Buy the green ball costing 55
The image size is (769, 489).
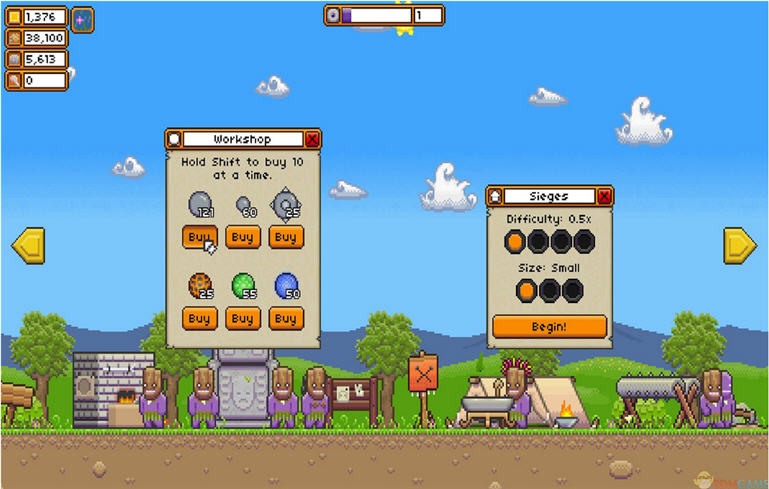242,318
